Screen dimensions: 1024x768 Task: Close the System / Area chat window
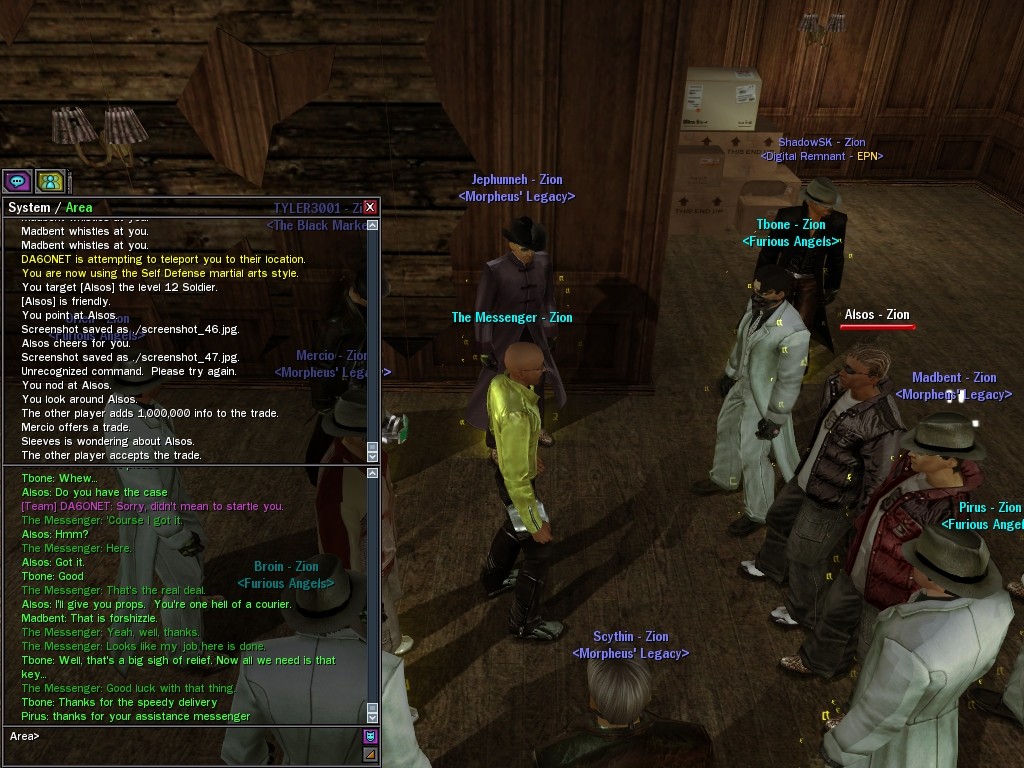click(x=370, y=207)
